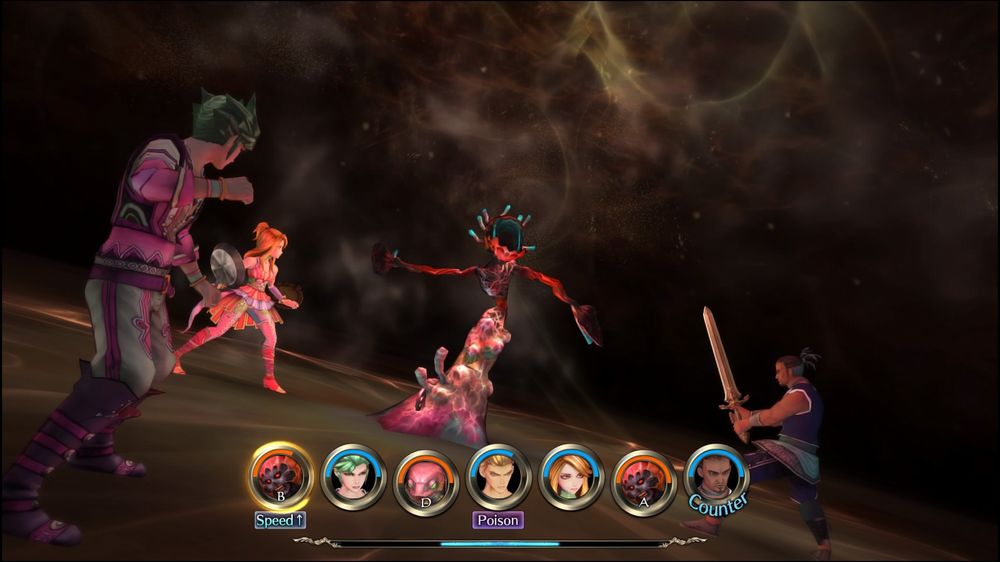The width and height of the screenshot is (1000, 562).
Task: Inspect the Poison status tag
Action: 498,520
